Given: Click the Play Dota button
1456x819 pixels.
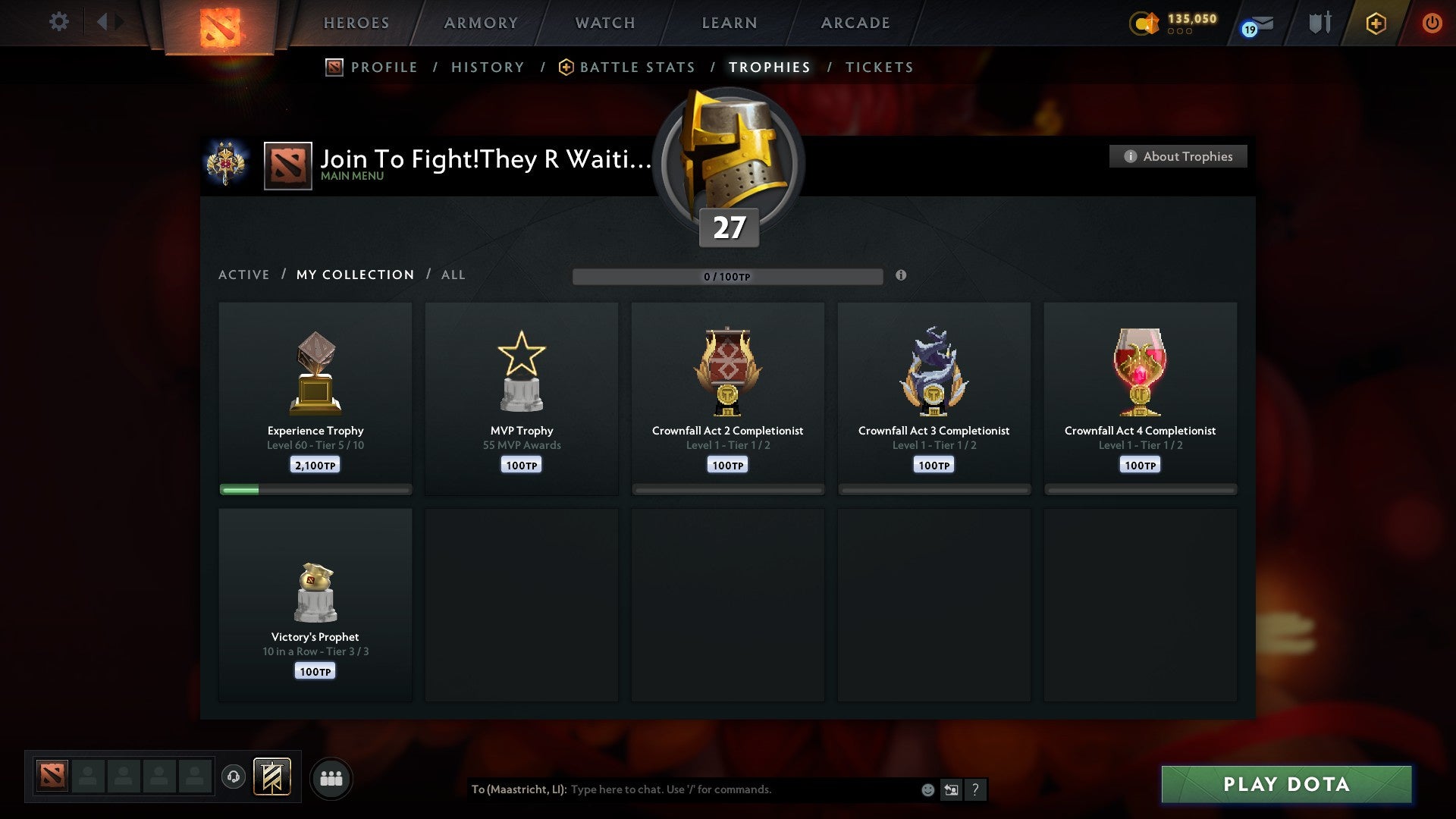Looking at the screenshot, I should 1286,784.
